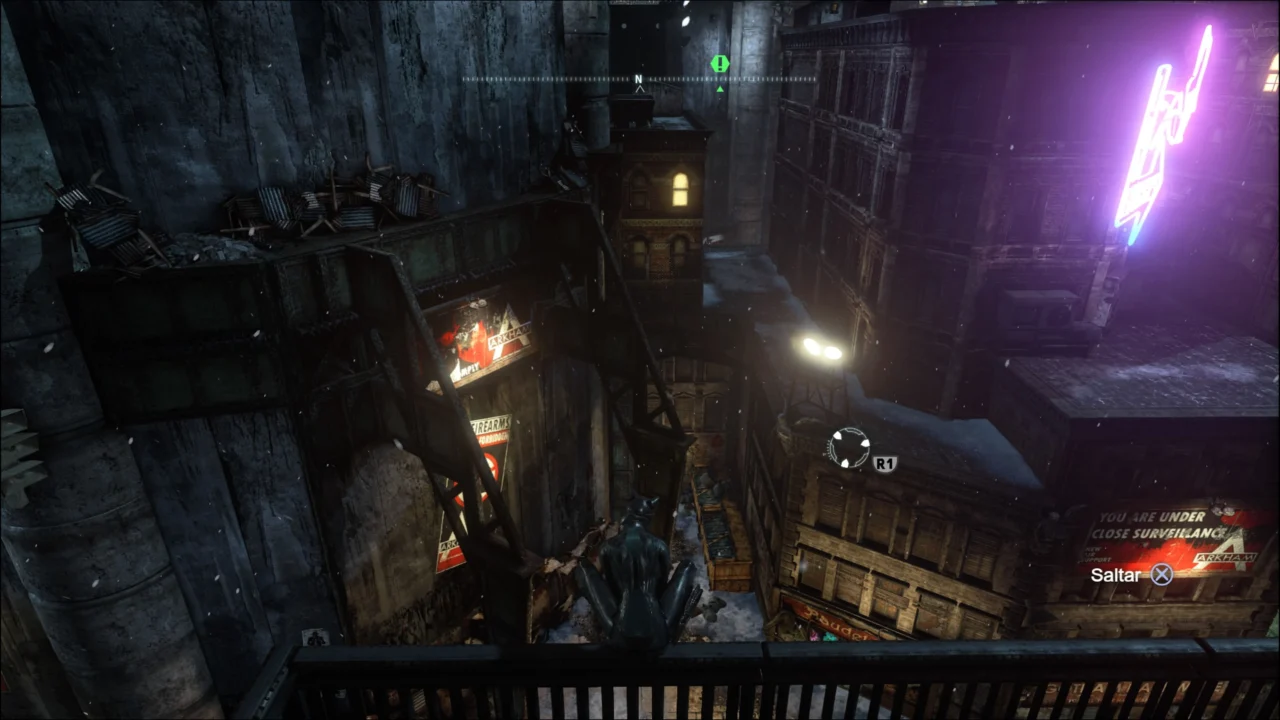1280x720 pixels.
Task: Click the small arrow below the objective marker
Action: [x=719, y=88]
